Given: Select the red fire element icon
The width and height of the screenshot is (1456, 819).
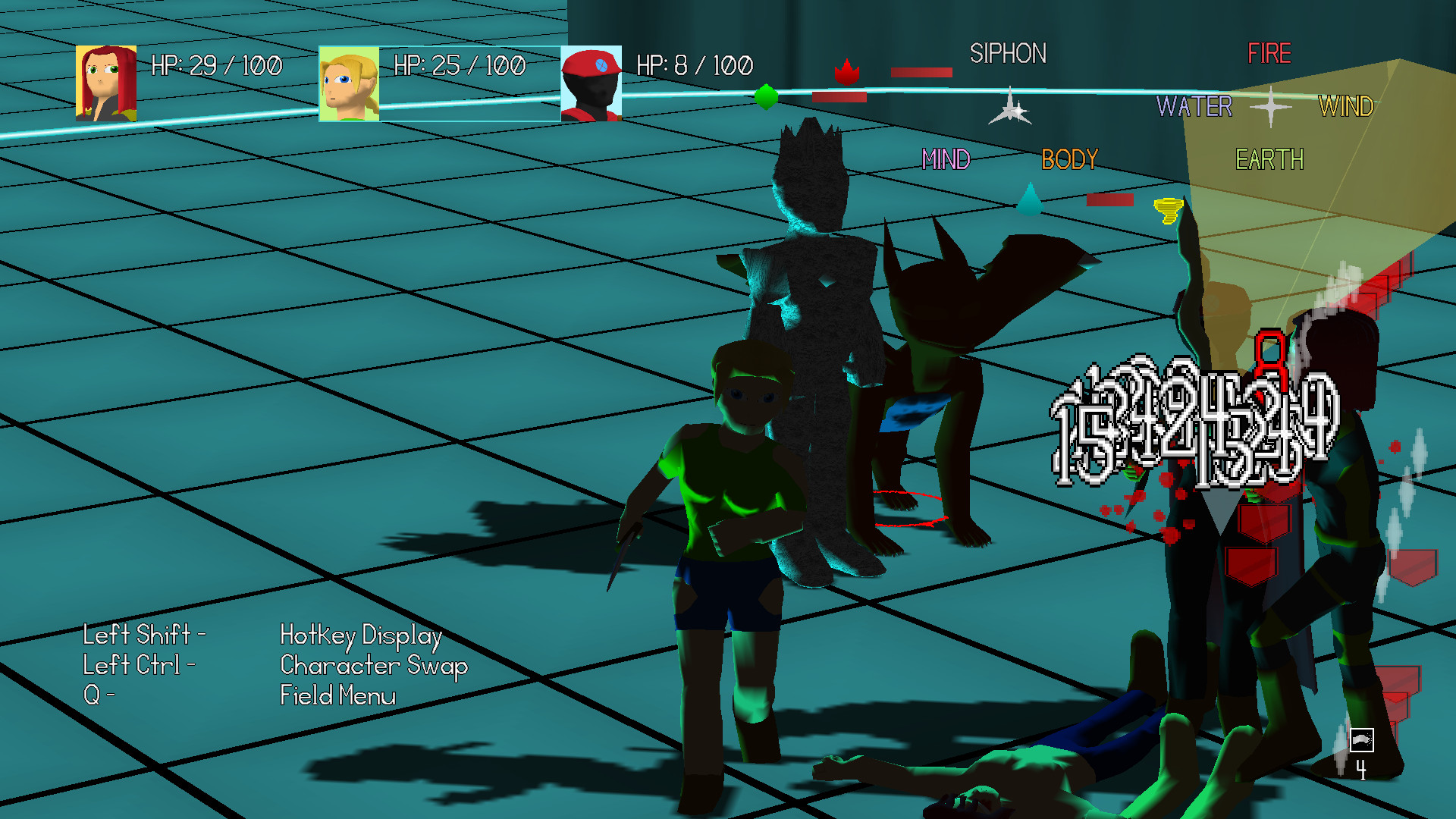Looking at the screenshot, I should pos(848,74).
